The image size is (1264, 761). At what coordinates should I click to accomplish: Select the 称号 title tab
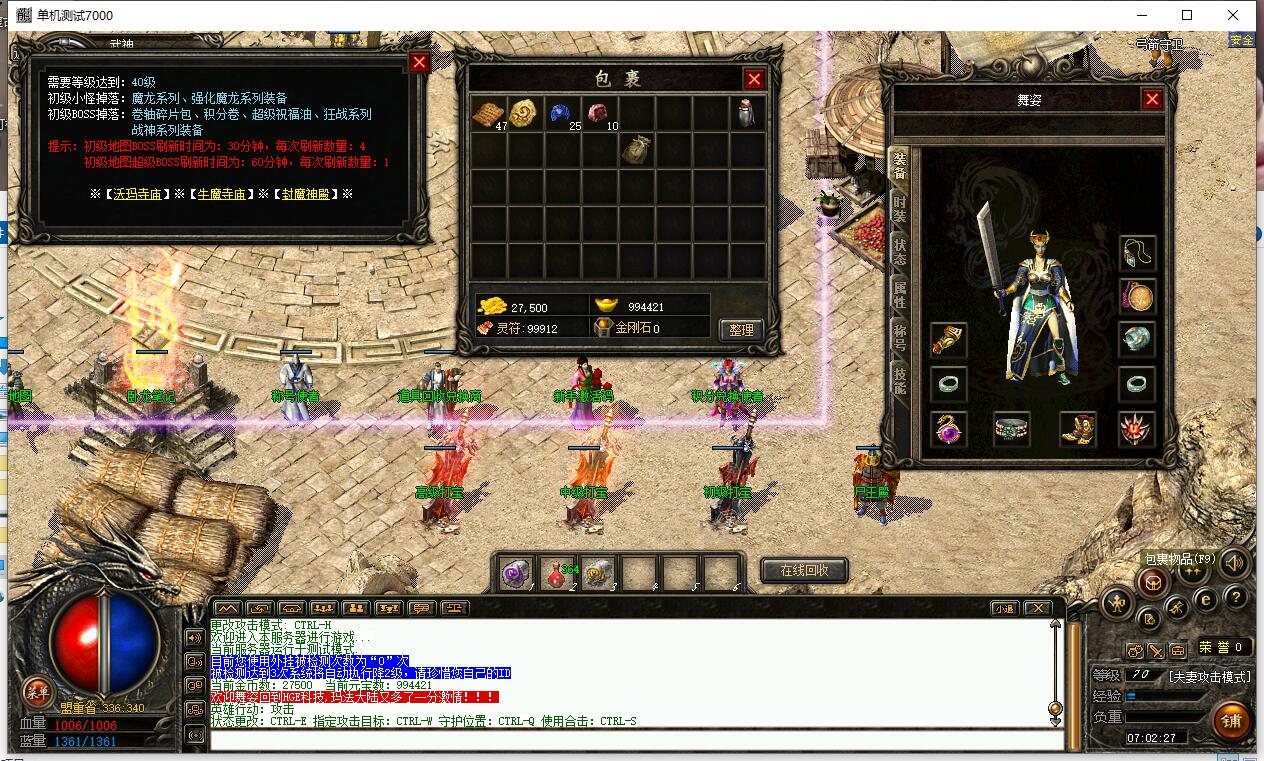[x=900, y=337]
